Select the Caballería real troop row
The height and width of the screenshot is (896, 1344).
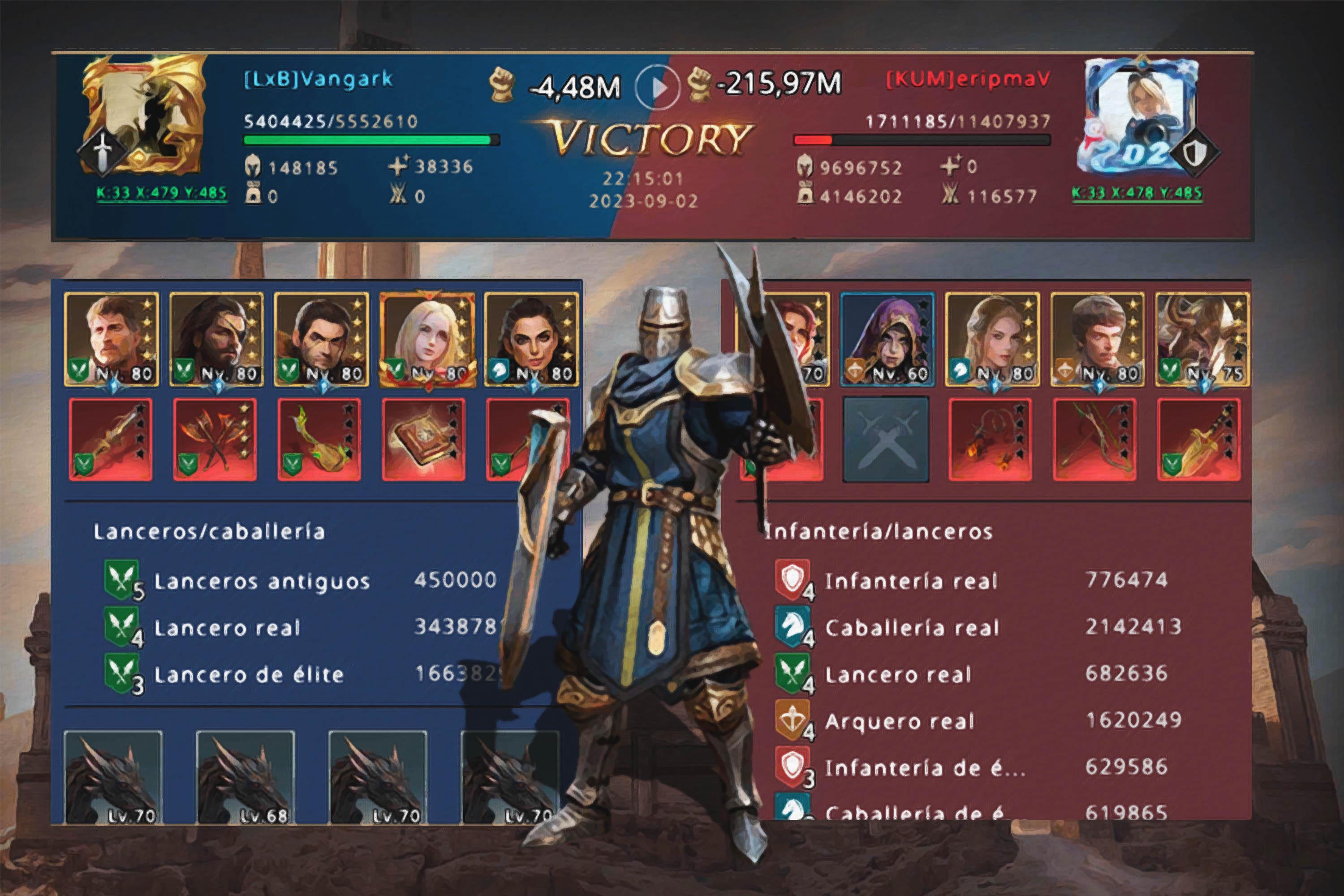977,628
